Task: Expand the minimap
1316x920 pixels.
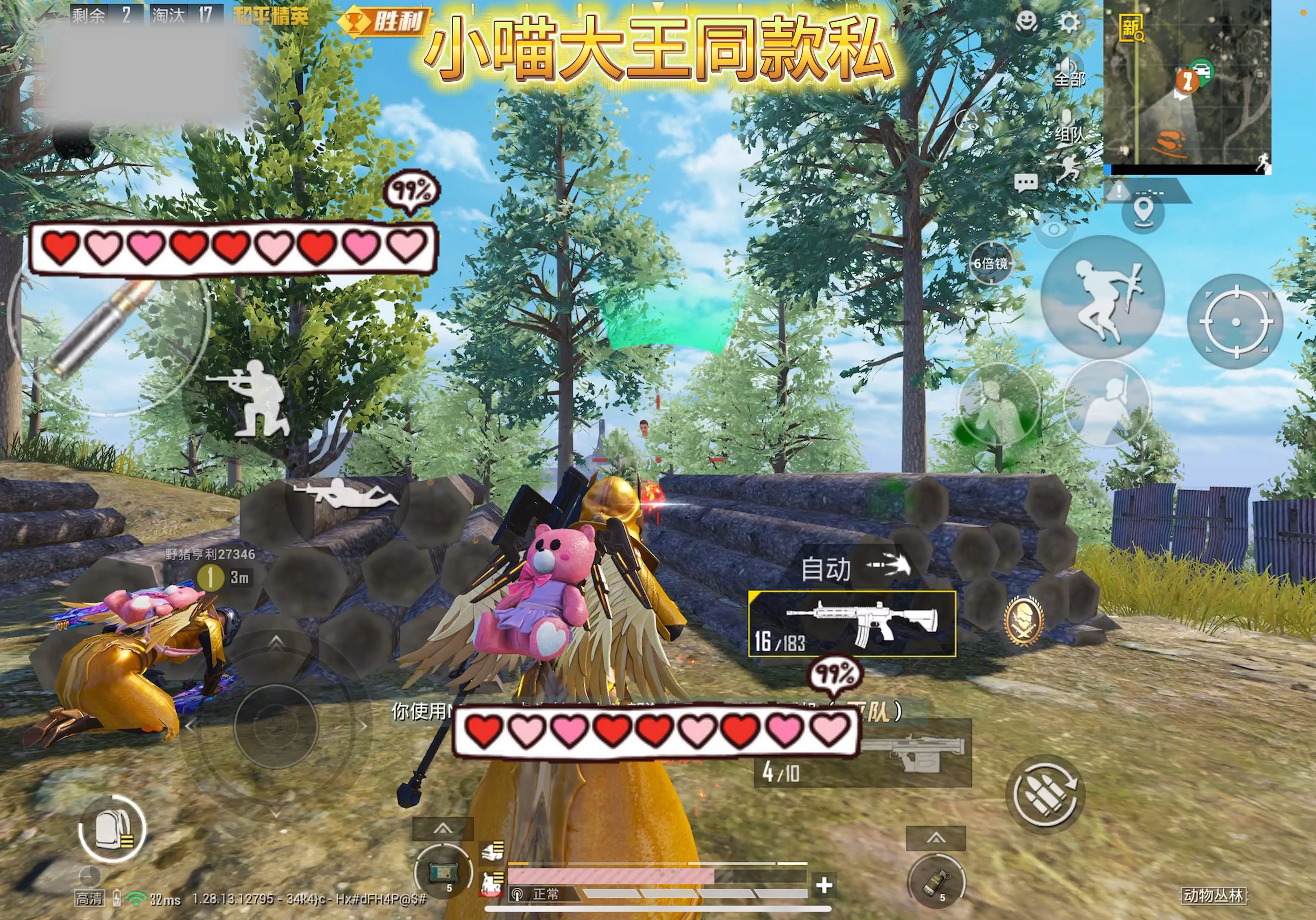Action: 1187,86
